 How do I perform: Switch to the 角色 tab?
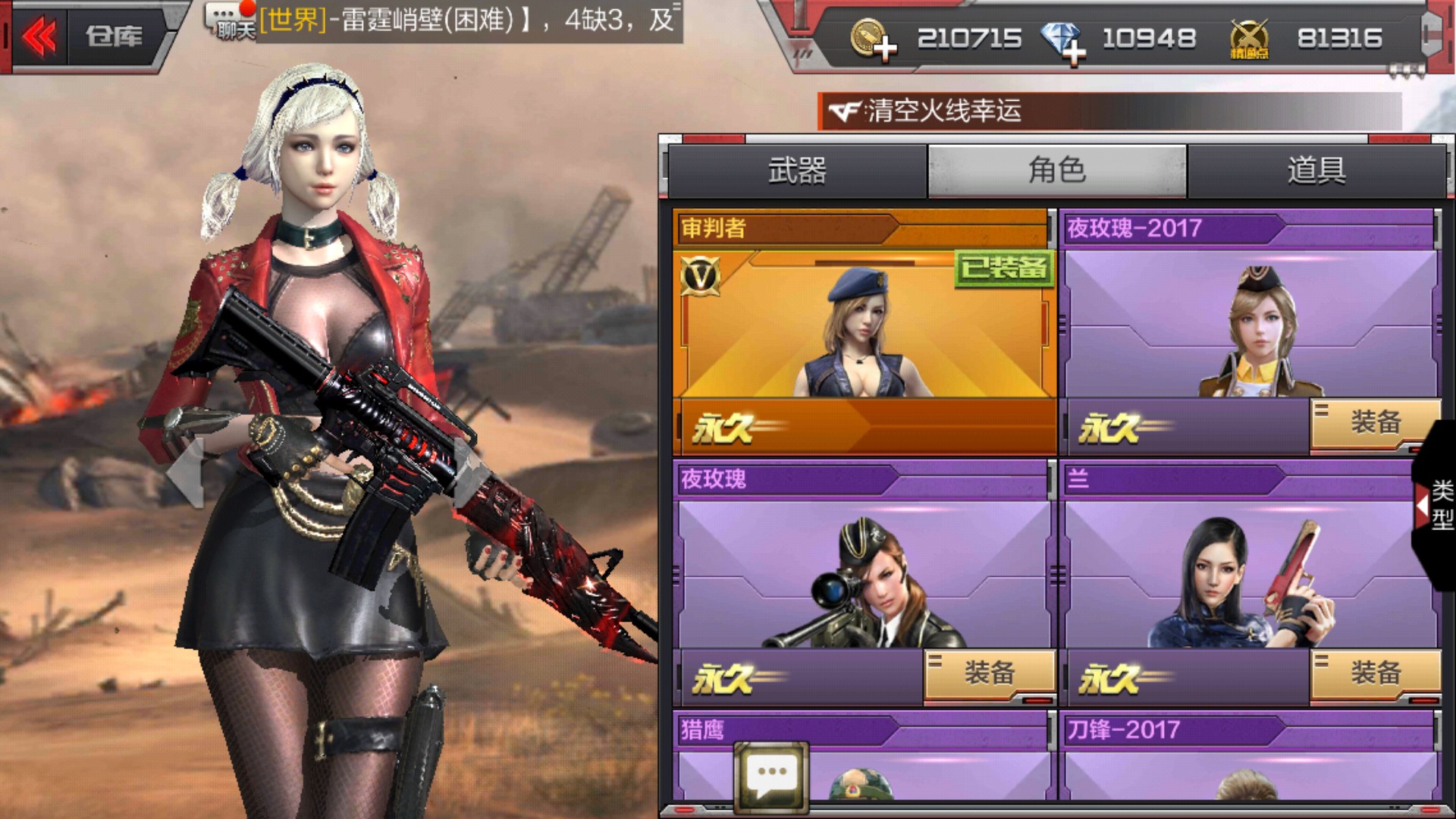[1056, 171]
